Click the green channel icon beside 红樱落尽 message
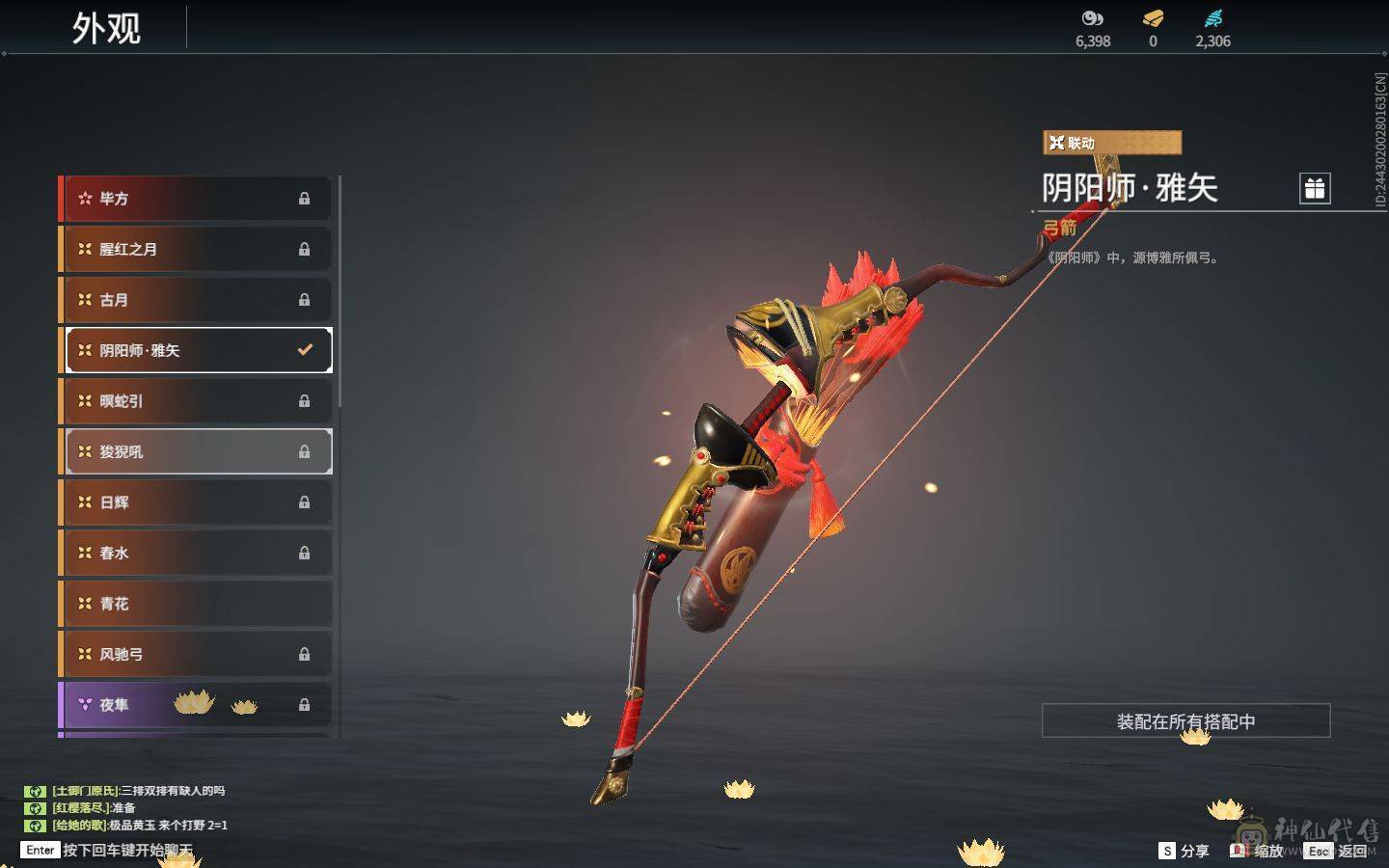The width and height of the screenshot is (1389, 868). 36,810
